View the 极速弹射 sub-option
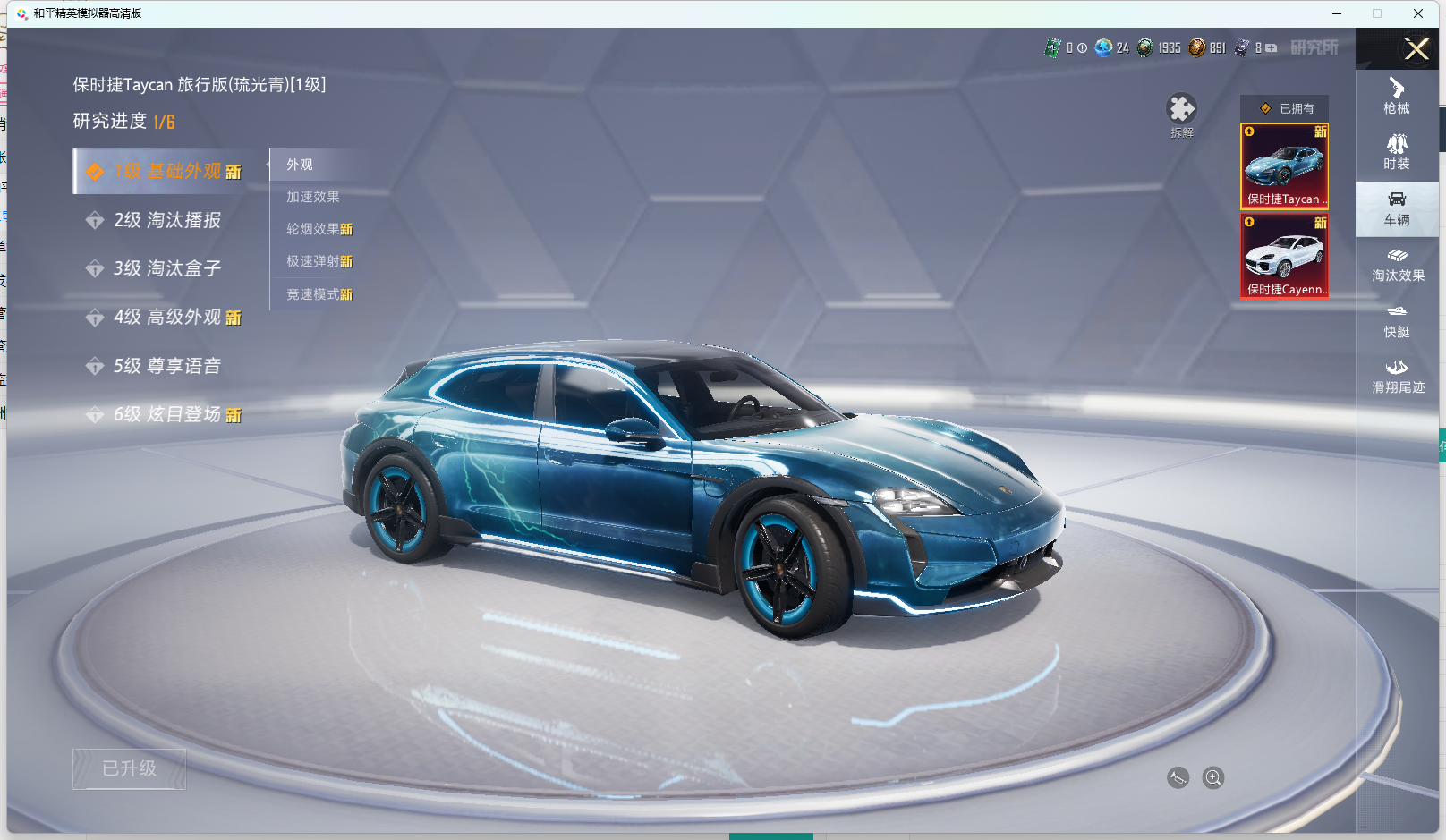Image resolution: width=1446 pixels, height=840 pixels. 319,261
